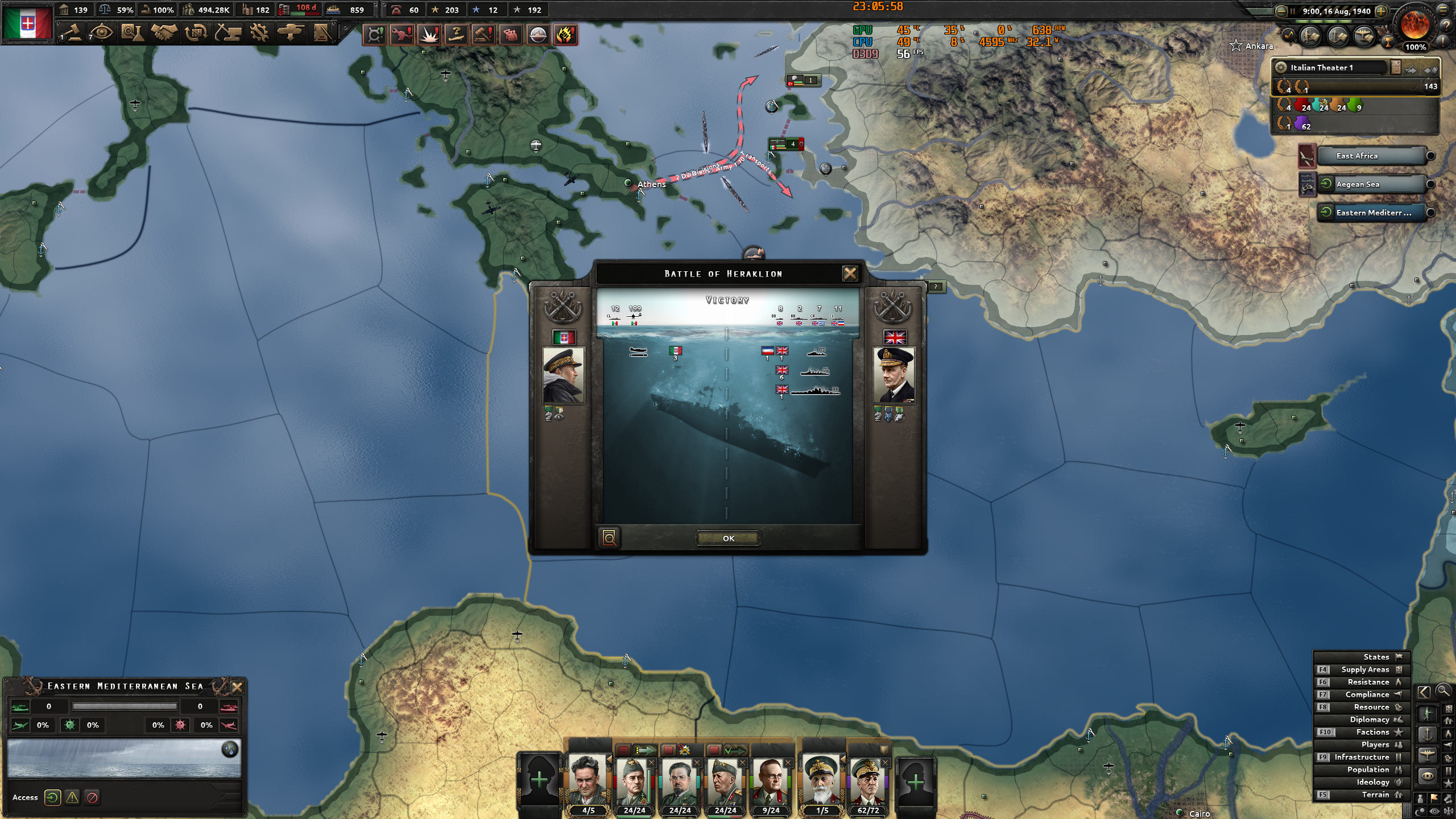Open the Aegean Sea region entry
The image size is (1456, 819).
[1371, 184]
